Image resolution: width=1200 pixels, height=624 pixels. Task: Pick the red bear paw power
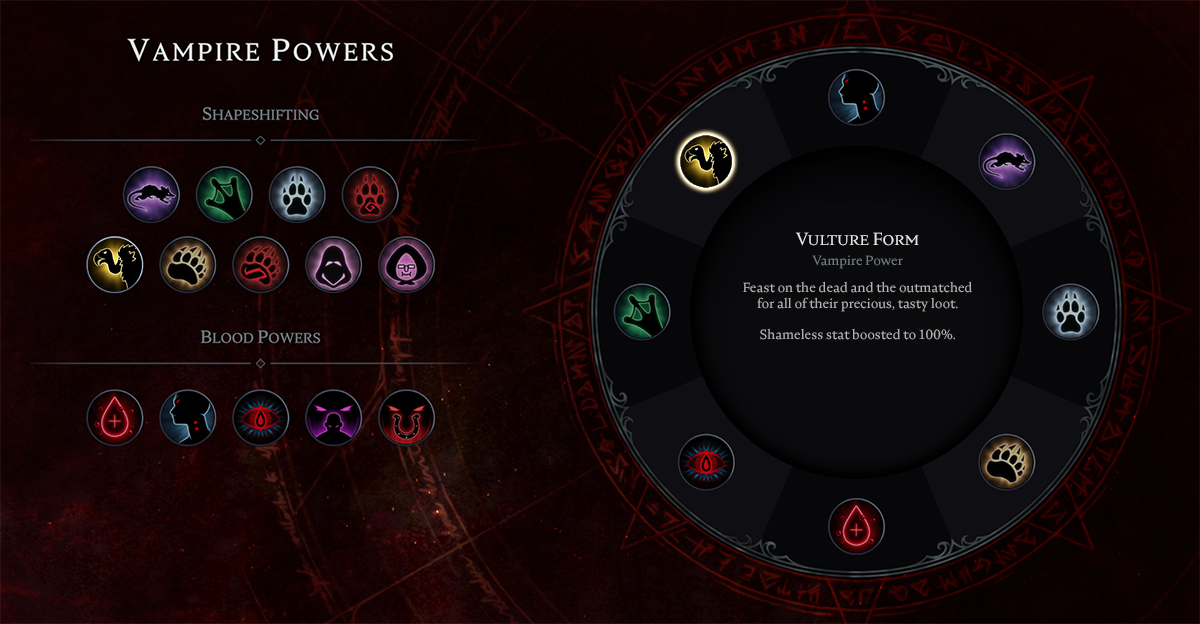click(x=261, y=264)
